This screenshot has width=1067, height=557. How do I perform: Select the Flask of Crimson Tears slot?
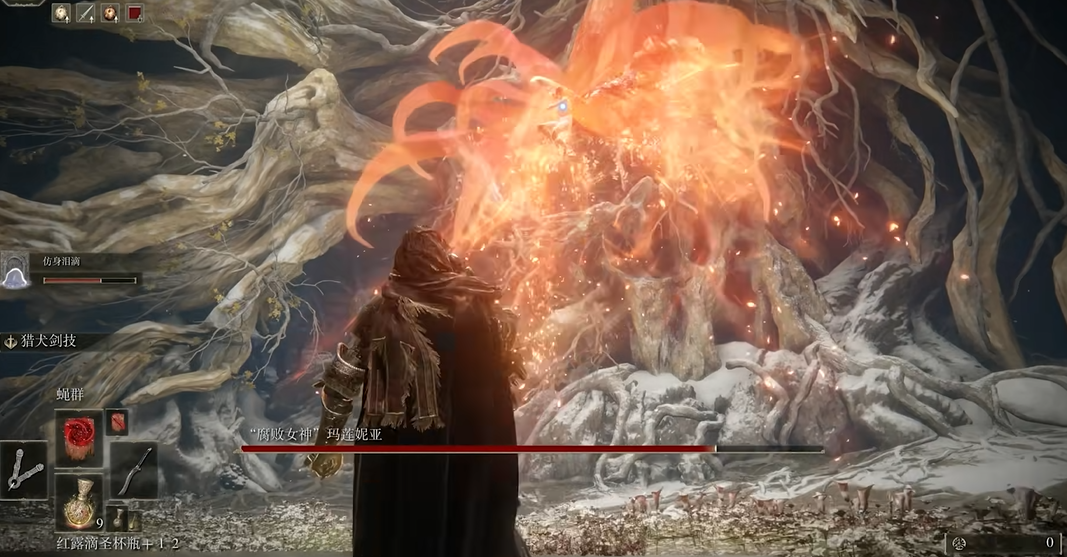click(79, 502)
